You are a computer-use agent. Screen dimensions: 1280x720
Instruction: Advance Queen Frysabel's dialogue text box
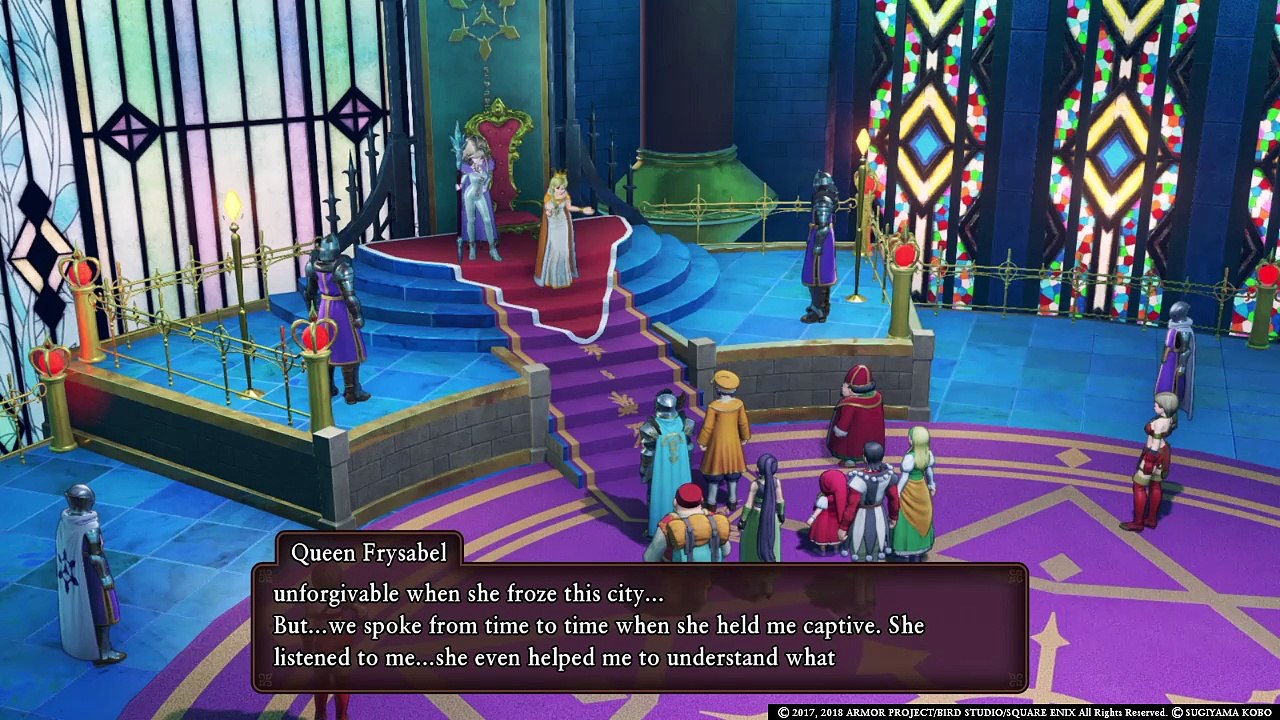(x=640, y=627)
